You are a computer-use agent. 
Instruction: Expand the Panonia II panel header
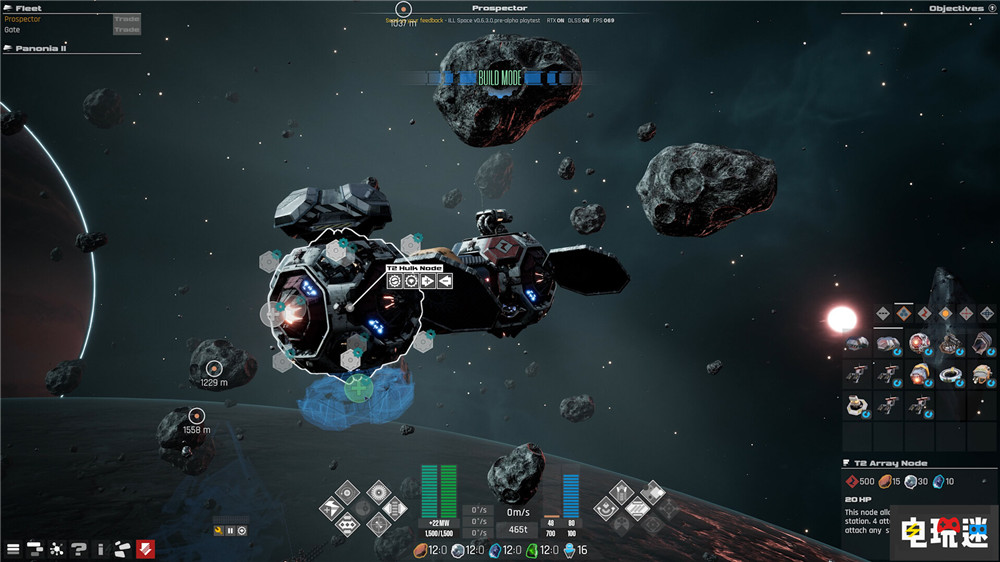click(42, 48)
